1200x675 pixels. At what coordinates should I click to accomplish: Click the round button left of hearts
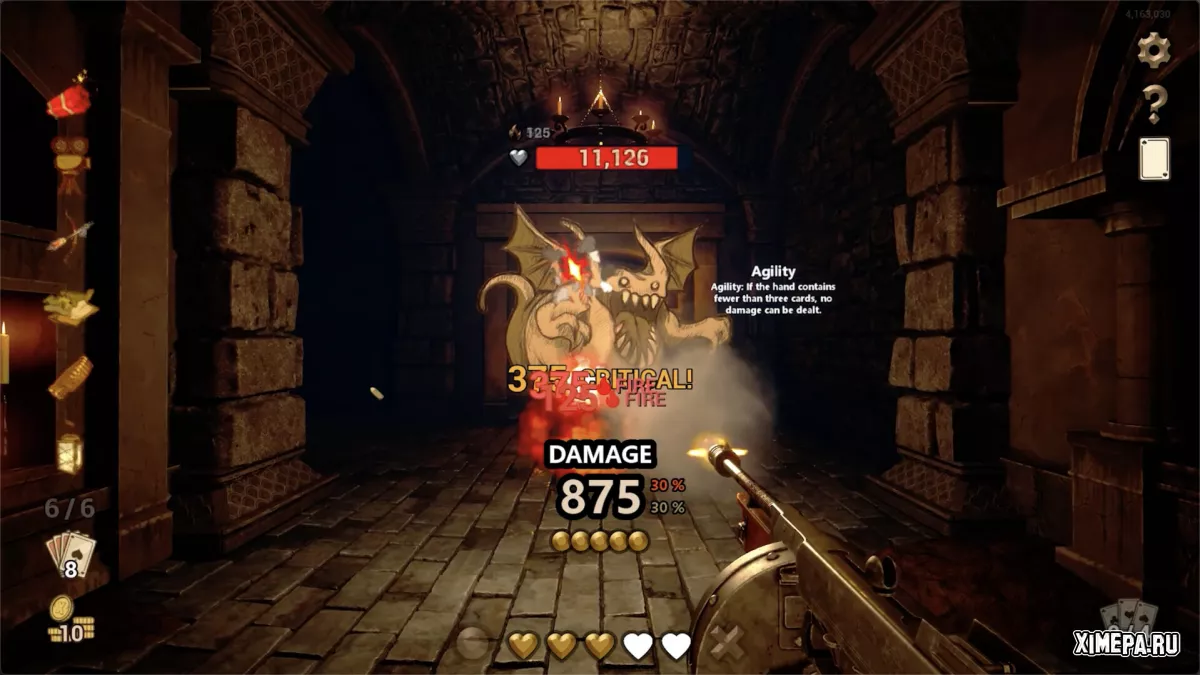(x=472, y=645)
